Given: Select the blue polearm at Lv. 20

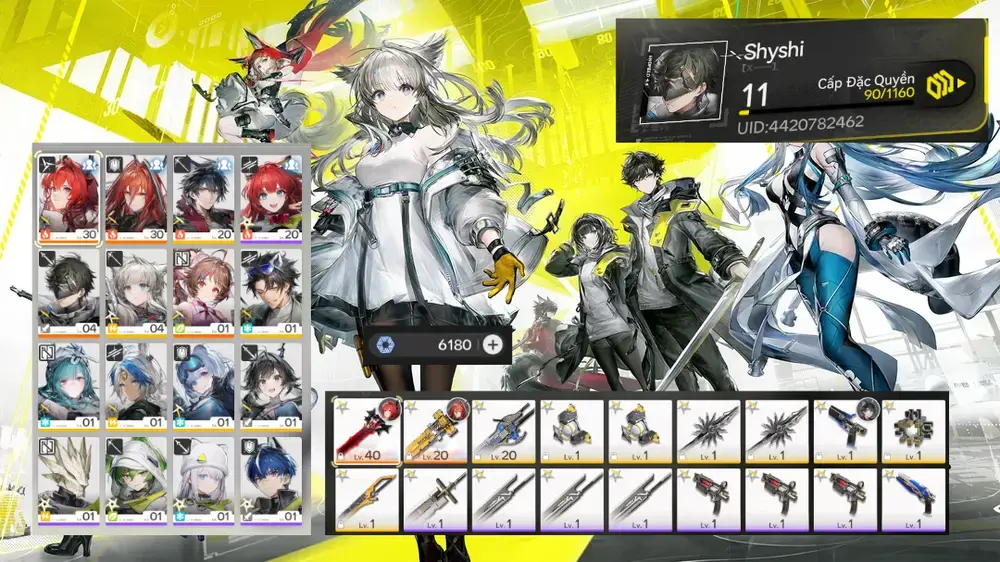Looking at the screenshot, I should coord(506,431).
